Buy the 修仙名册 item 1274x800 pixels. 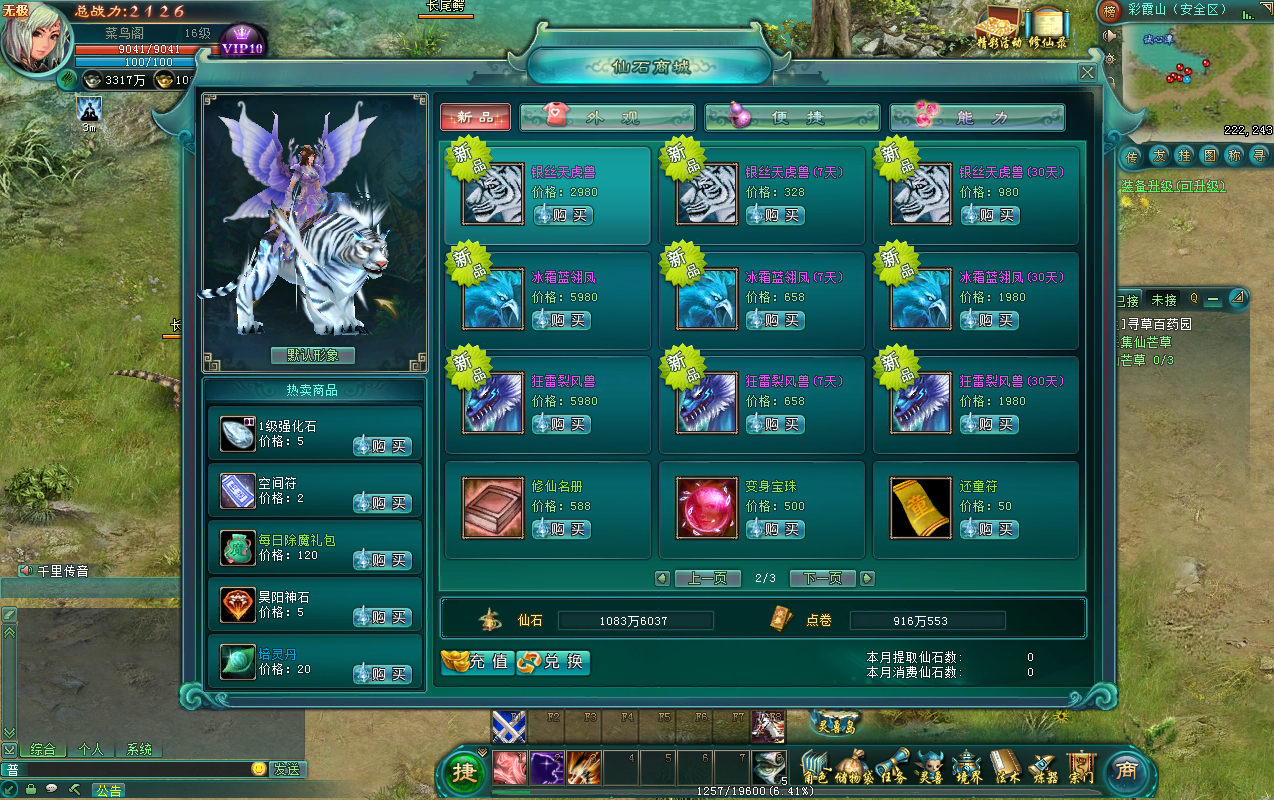pos(562,529)
